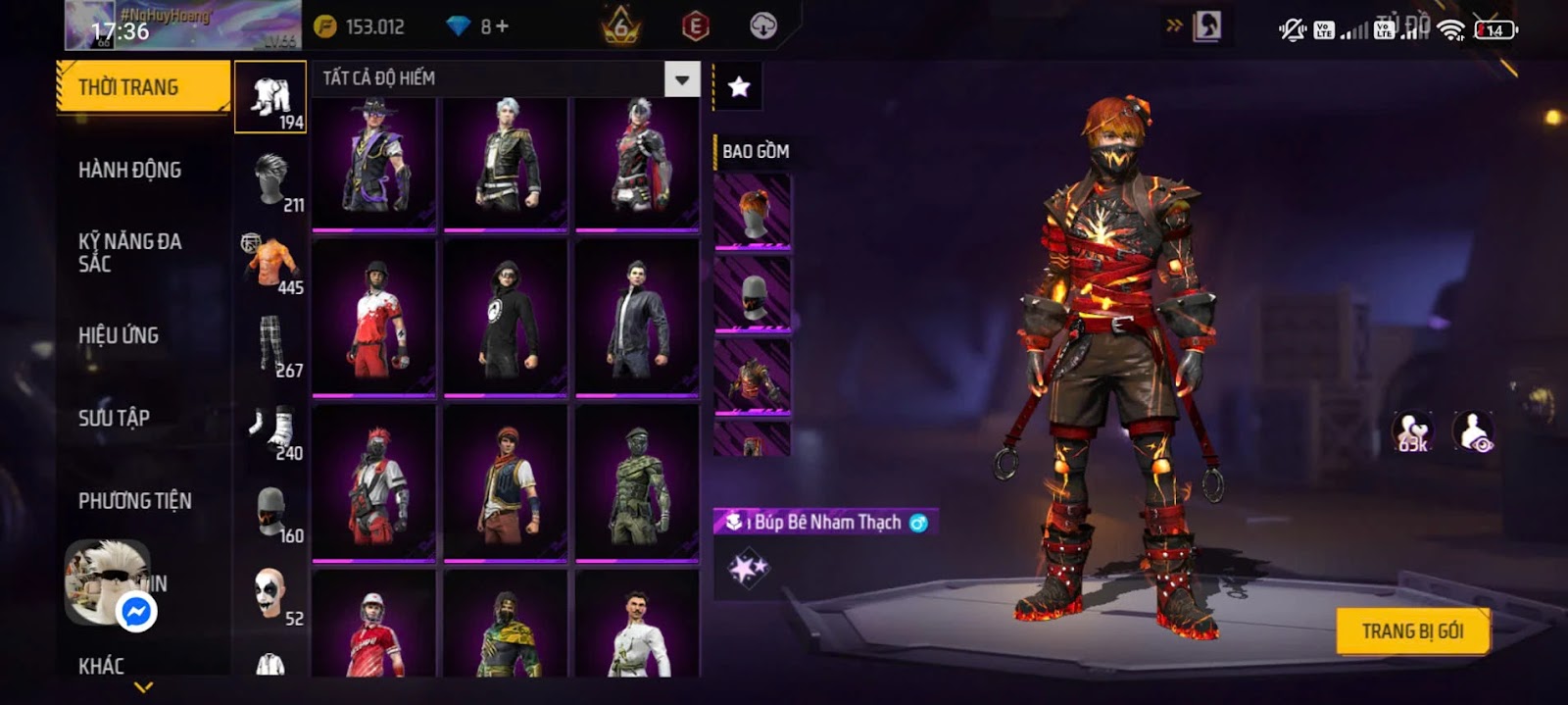Open the Kỹ Năng Đa Sắc tab
Screen dimensions: 1568x705
click(129, 252)
